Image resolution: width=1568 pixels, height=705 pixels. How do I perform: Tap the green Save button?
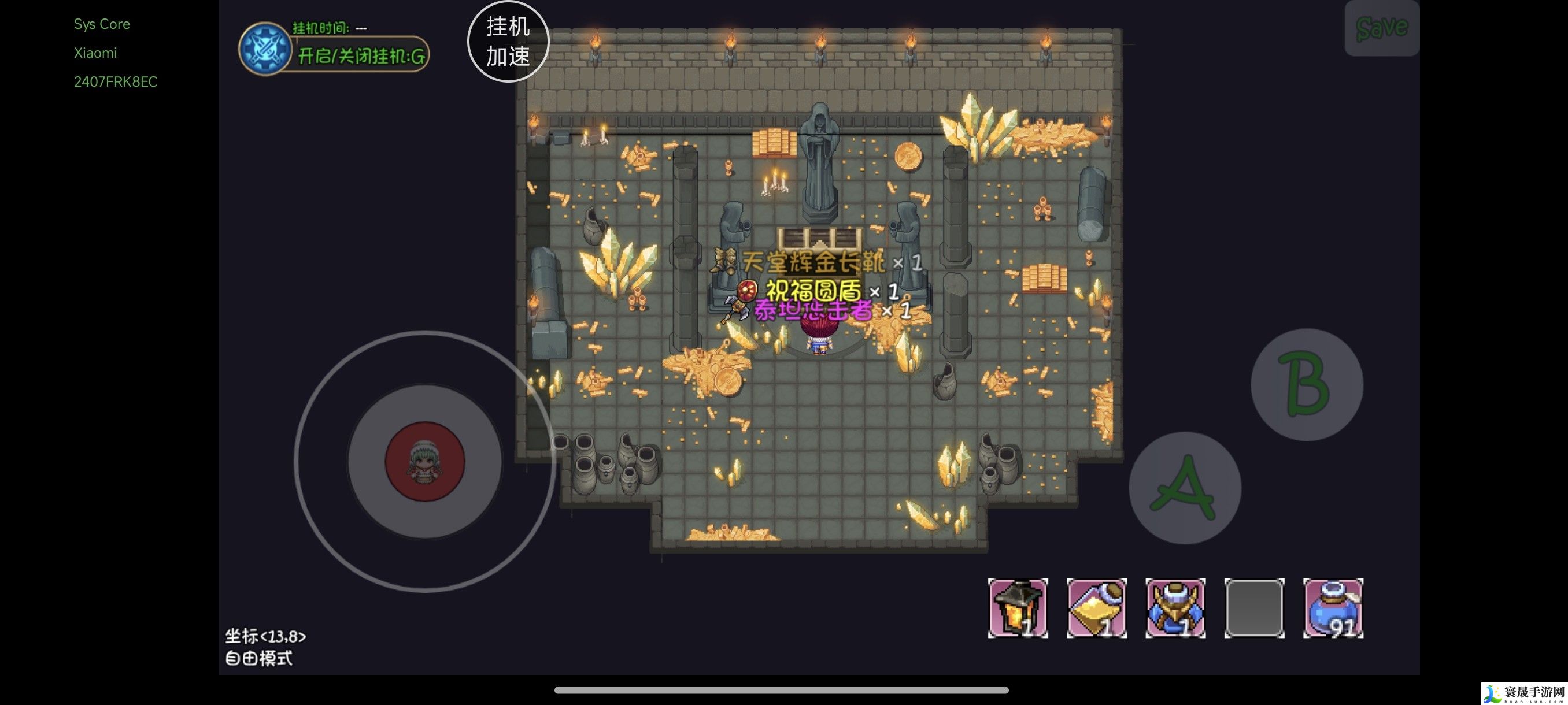pyautogui.click(x=1381, y=28)
